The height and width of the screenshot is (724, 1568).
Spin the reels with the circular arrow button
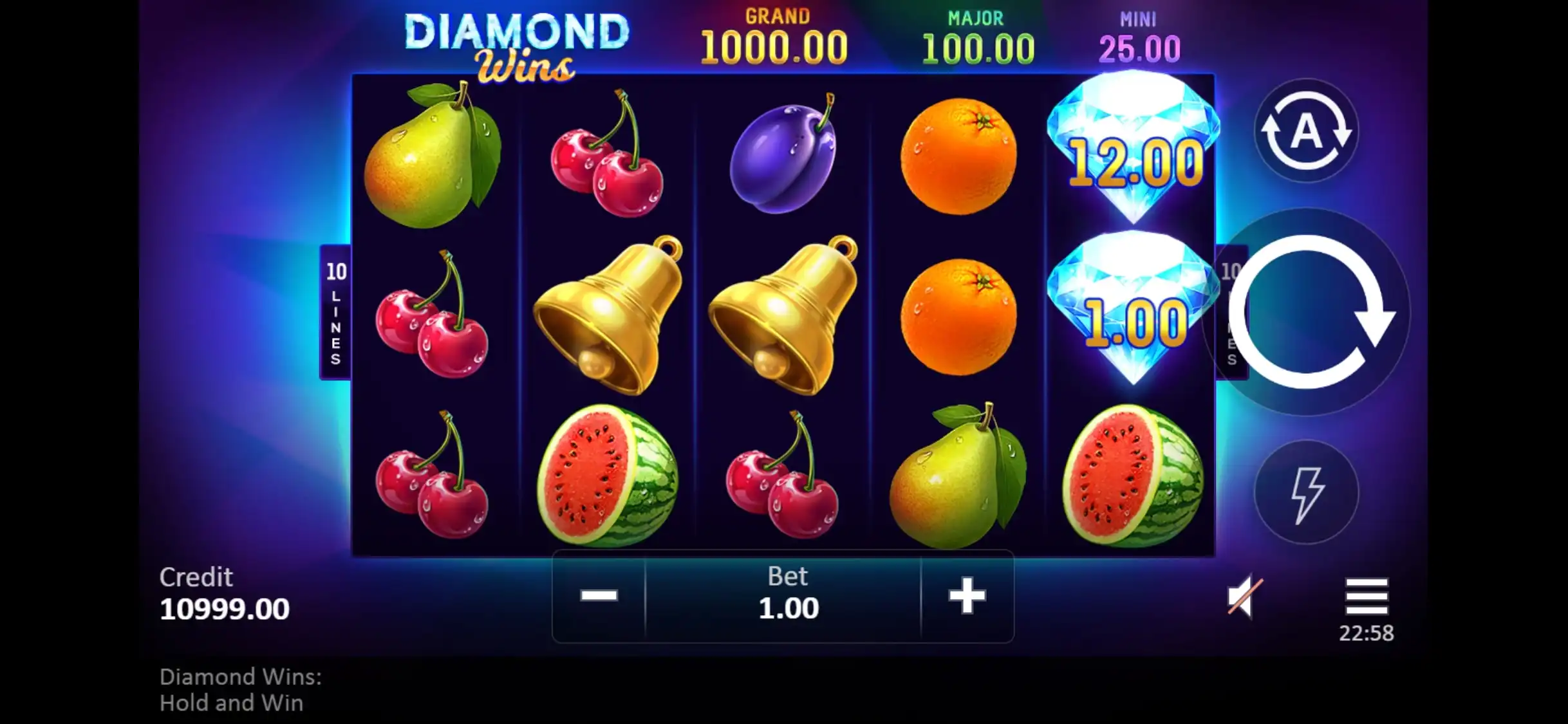(x=1307, y=312)
